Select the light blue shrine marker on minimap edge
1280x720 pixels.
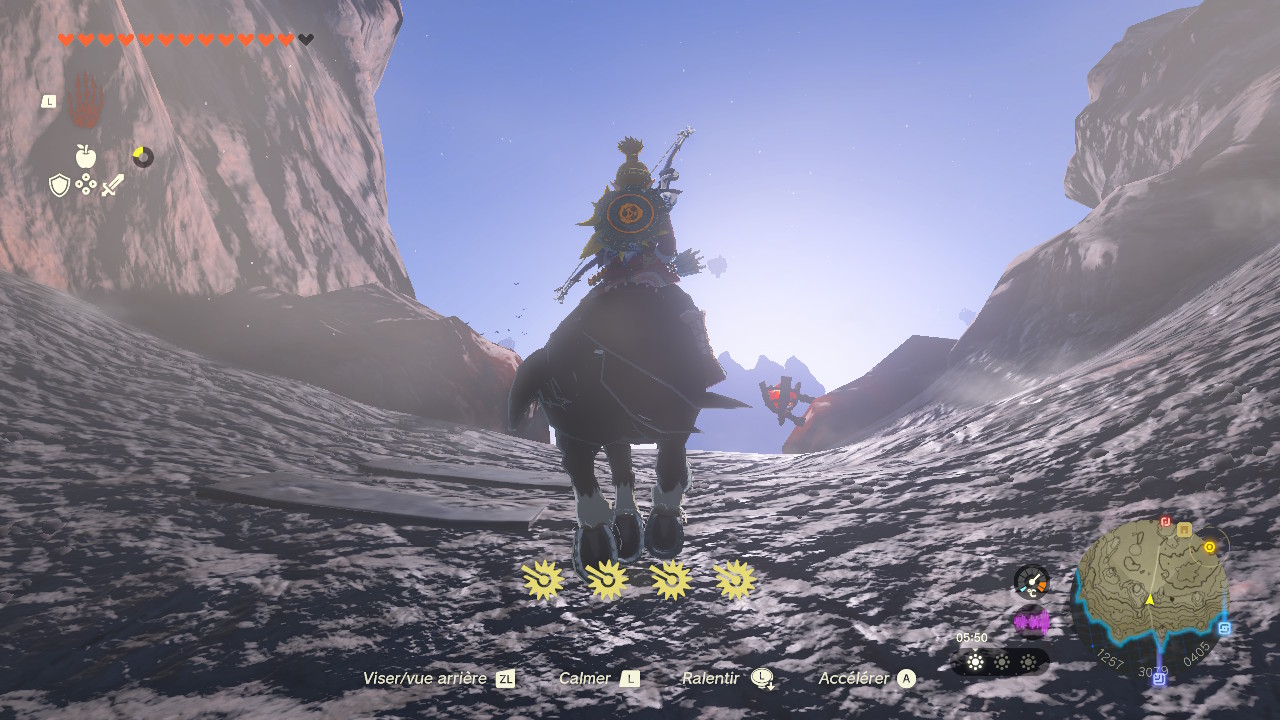click(x=1225, y=629)
